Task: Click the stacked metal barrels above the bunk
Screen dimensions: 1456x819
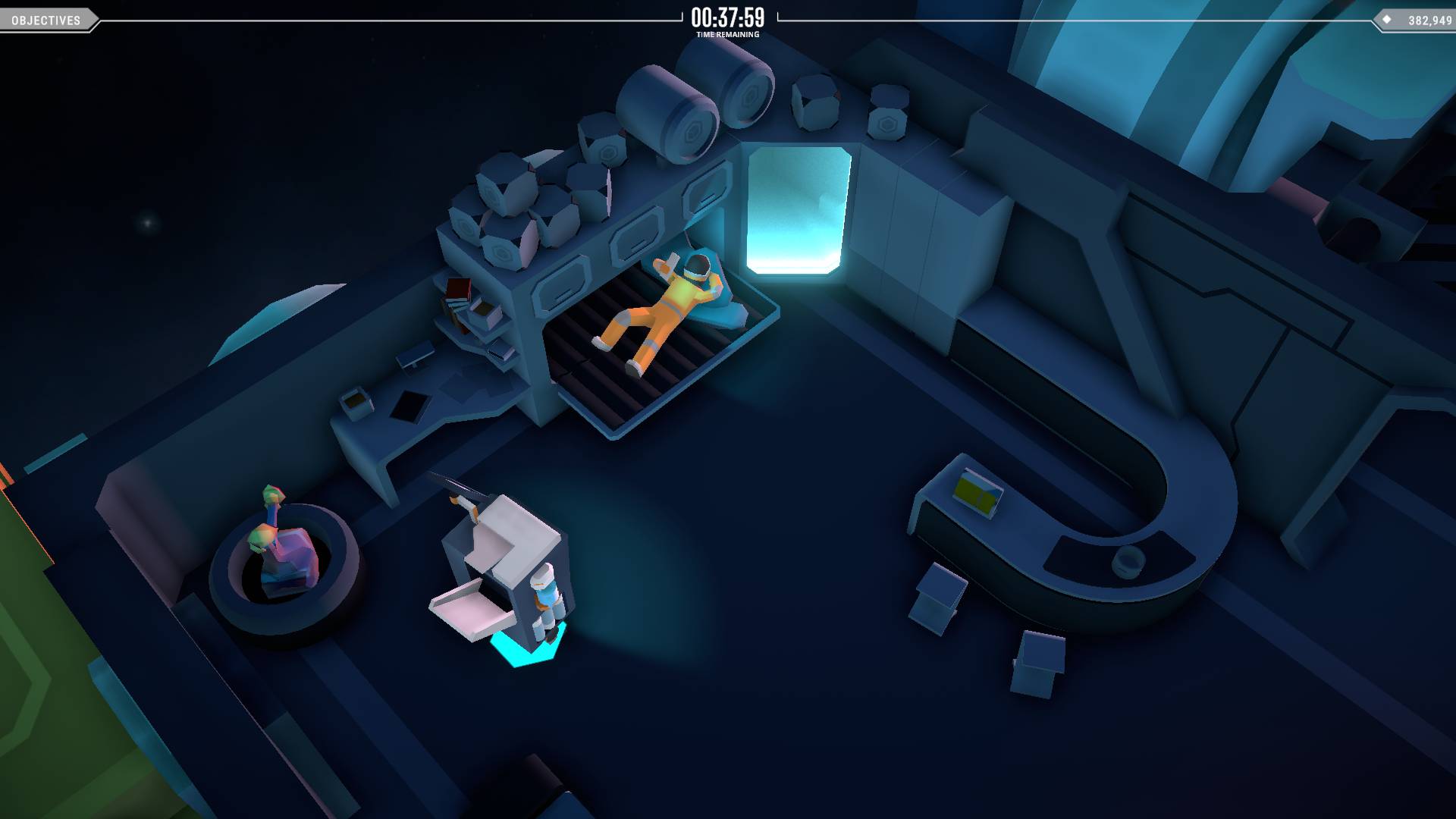Action: [x=682, y=106]
